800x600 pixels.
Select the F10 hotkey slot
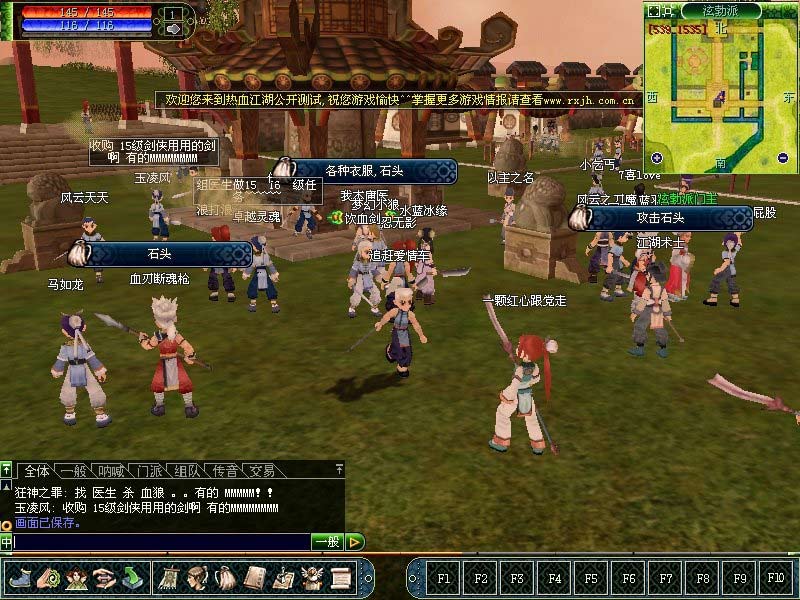click(x=775, y=578)
